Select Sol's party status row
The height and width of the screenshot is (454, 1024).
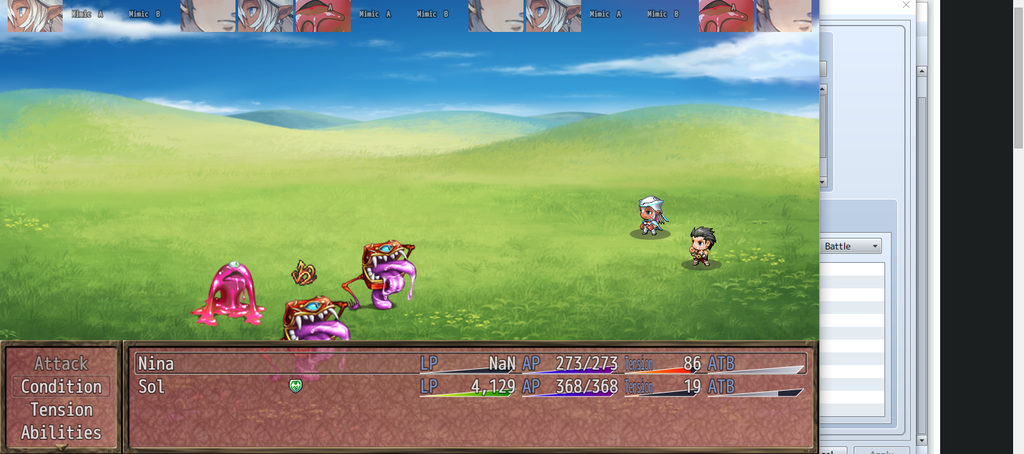click(470, 387)
